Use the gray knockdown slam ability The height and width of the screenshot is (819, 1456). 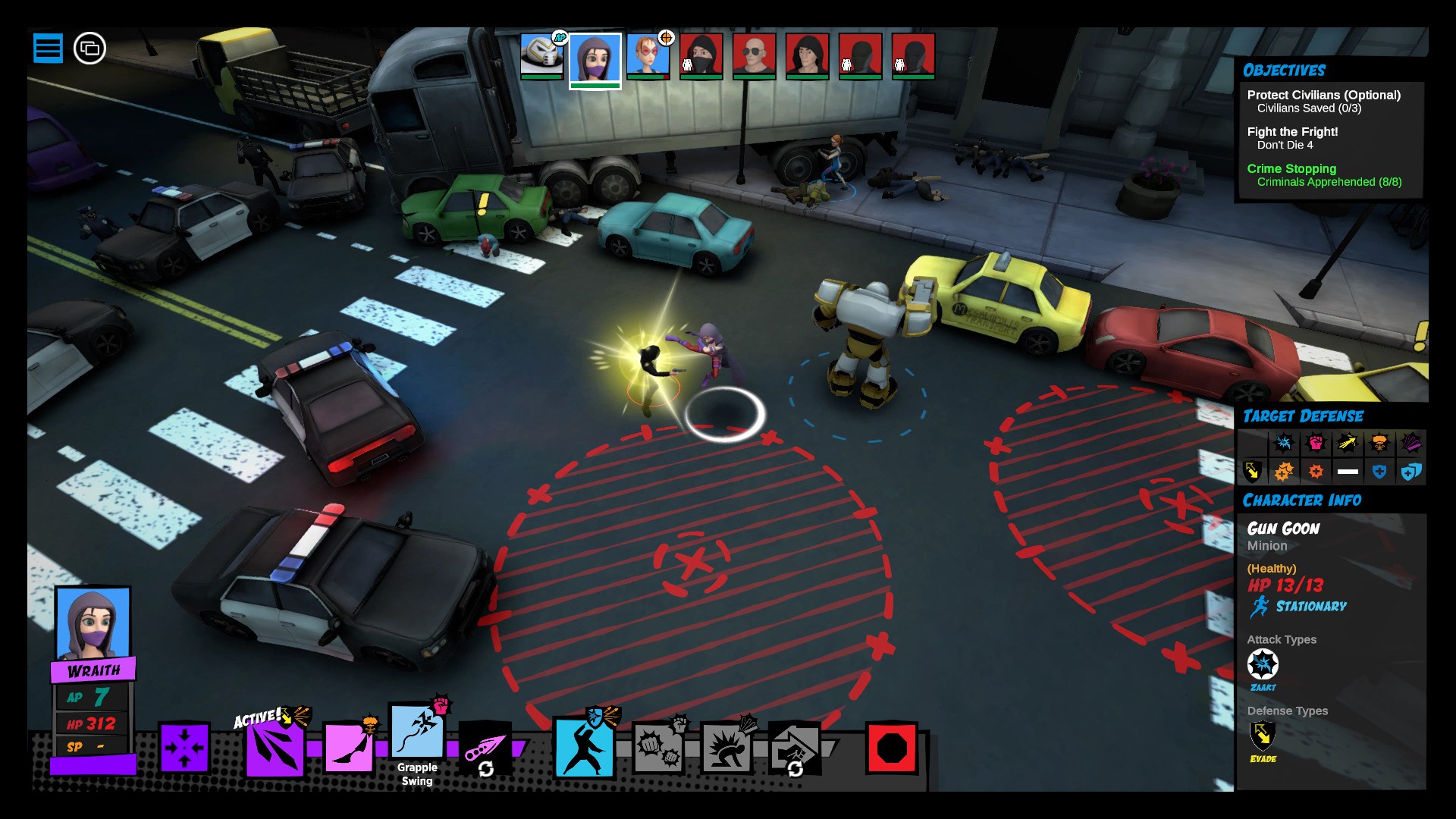point(726,747)
